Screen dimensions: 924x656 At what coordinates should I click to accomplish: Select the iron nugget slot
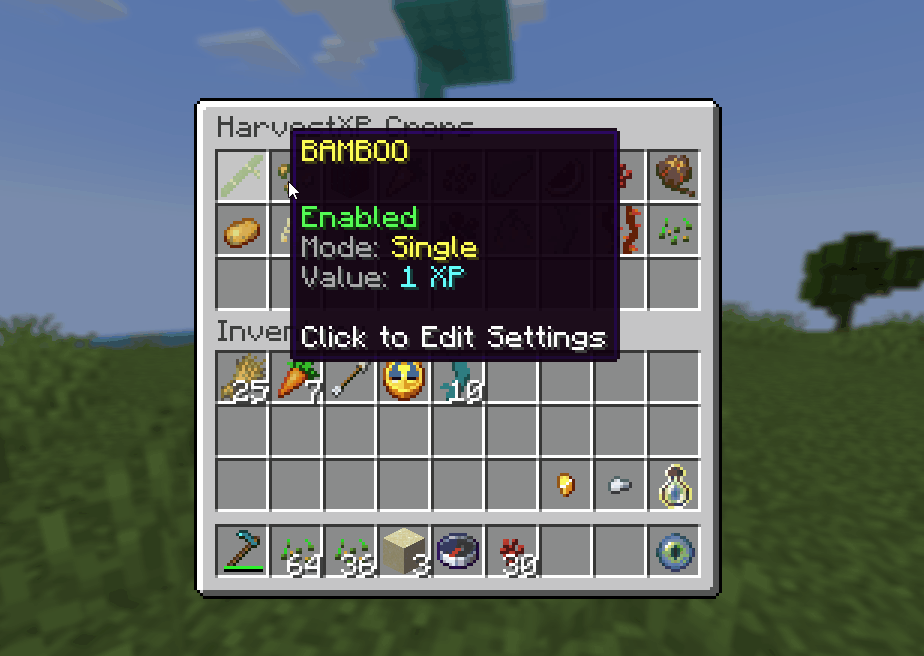click(620, 486)
